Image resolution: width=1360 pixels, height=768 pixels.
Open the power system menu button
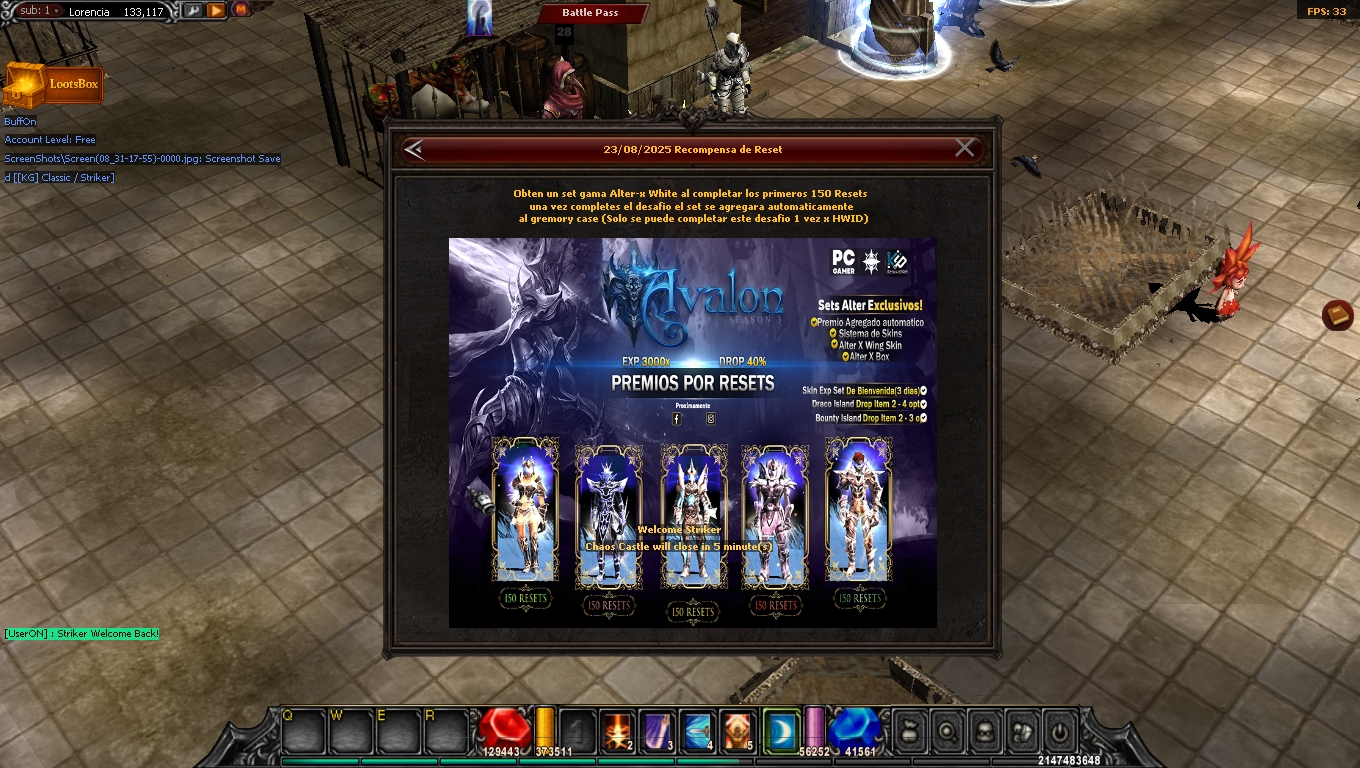[x=1061, y=731]
